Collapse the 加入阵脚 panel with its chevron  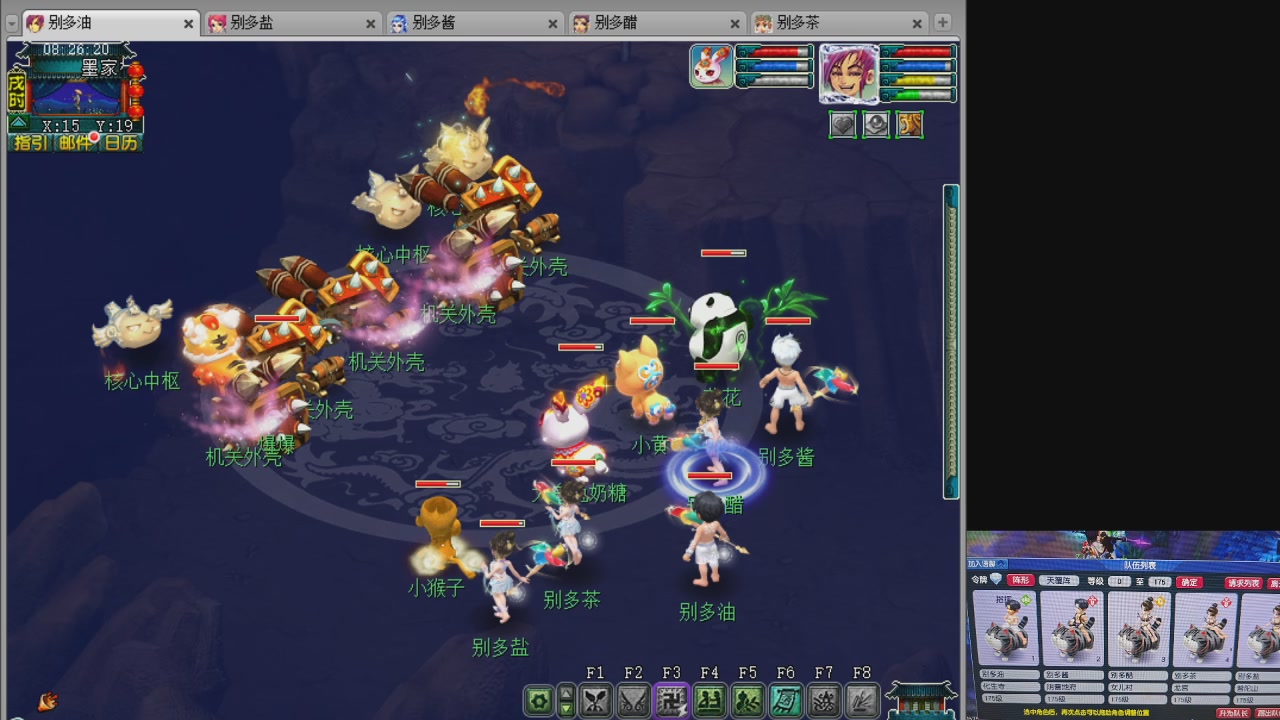[1000, 564]
